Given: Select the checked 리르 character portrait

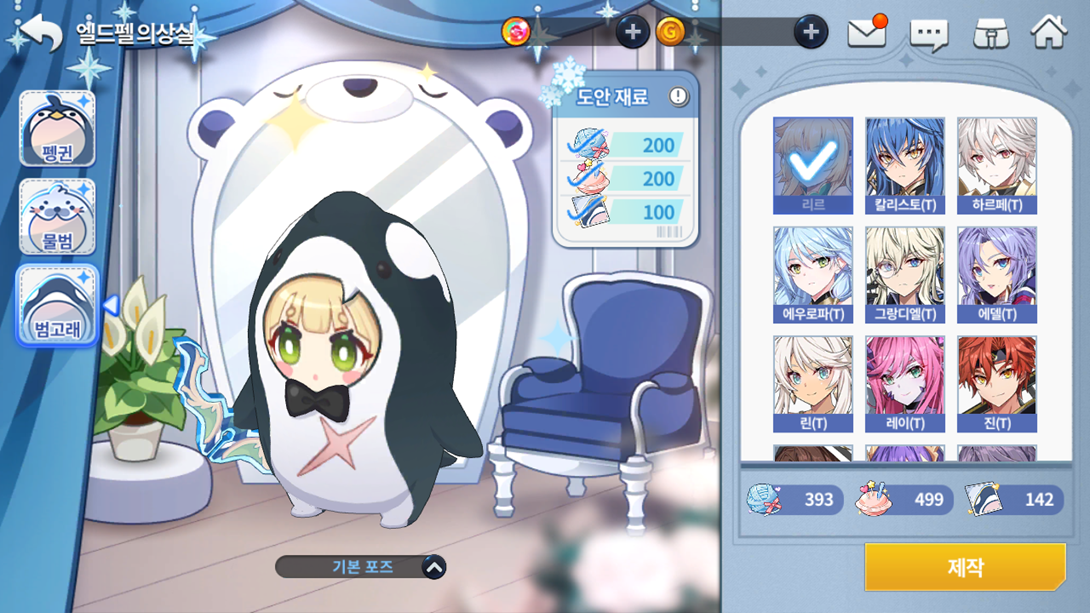Looking at the screenshot, I should (813, 165).
